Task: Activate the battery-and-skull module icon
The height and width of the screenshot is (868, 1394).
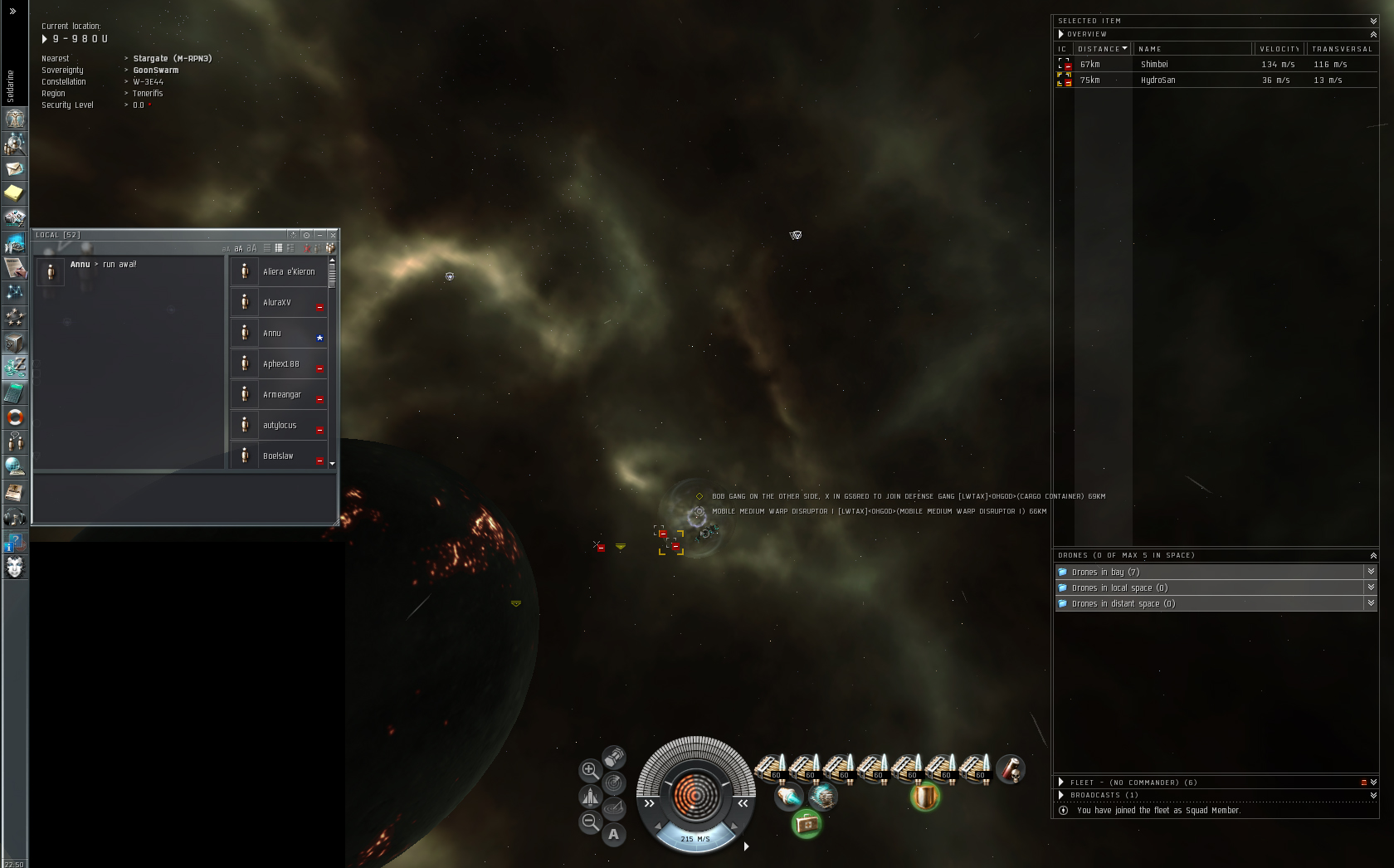Action: pos(1010,769)
